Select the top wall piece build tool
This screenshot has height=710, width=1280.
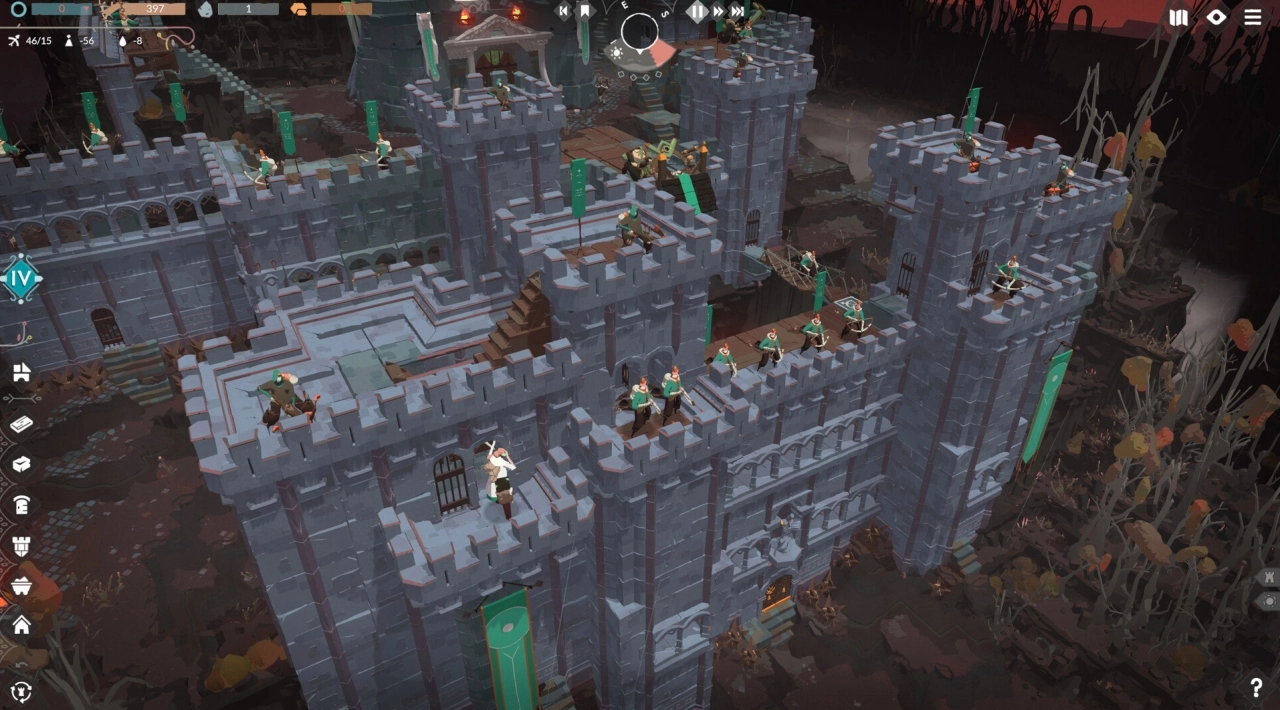[x=21, y=373]
